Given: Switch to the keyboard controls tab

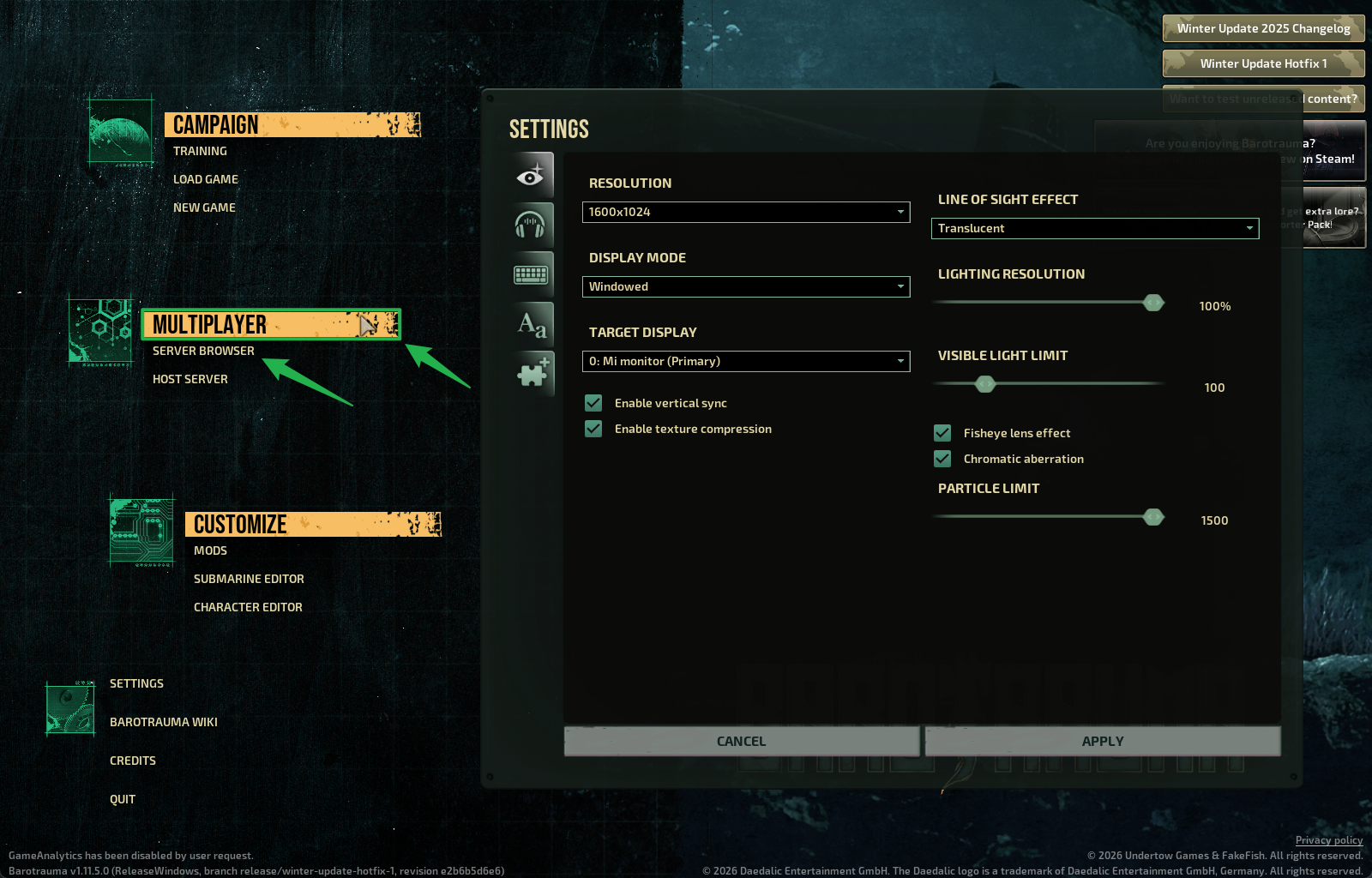Looking at the screenshot, I should (x=531, y=274).
